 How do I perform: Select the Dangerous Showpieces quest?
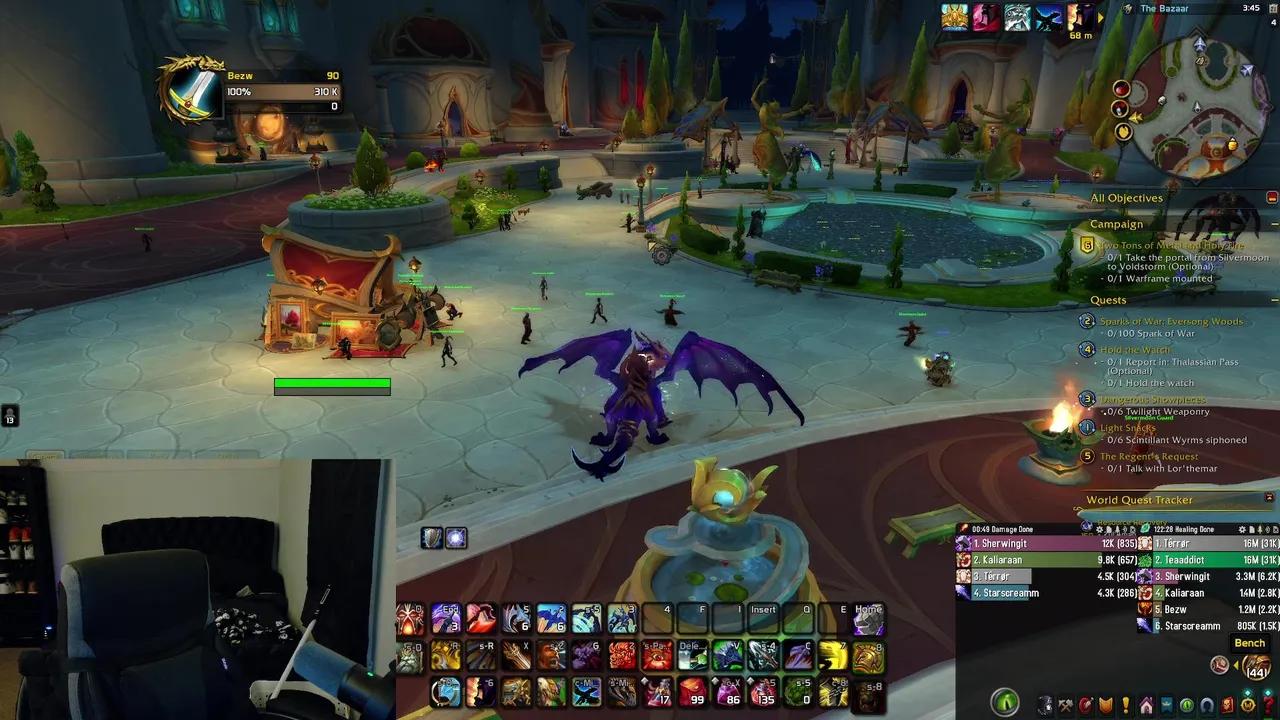click(x=1152, y=399)
